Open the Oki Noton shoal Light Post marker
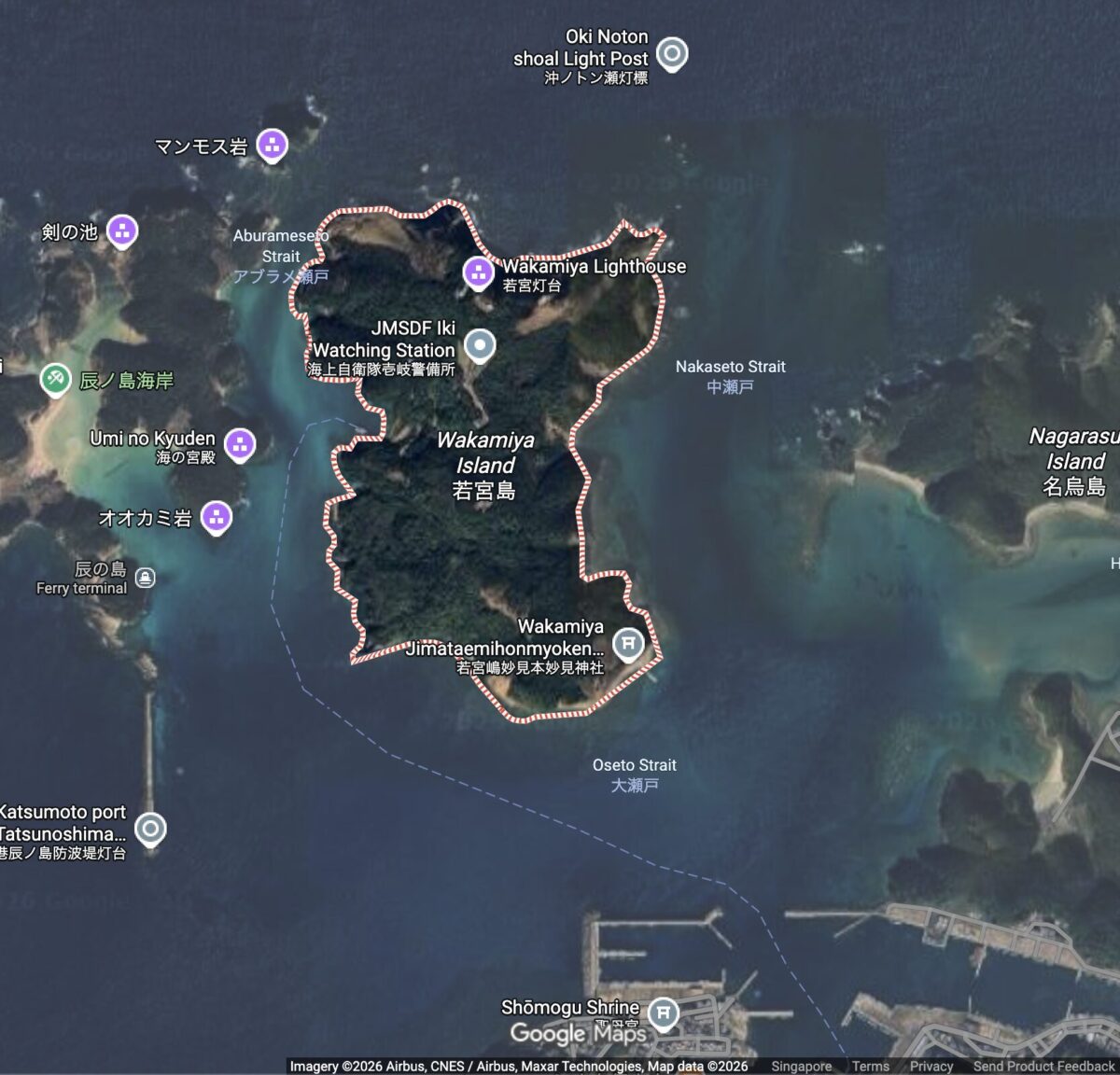This screenshot has width=1120, height=1075. (x=672, y=53)
